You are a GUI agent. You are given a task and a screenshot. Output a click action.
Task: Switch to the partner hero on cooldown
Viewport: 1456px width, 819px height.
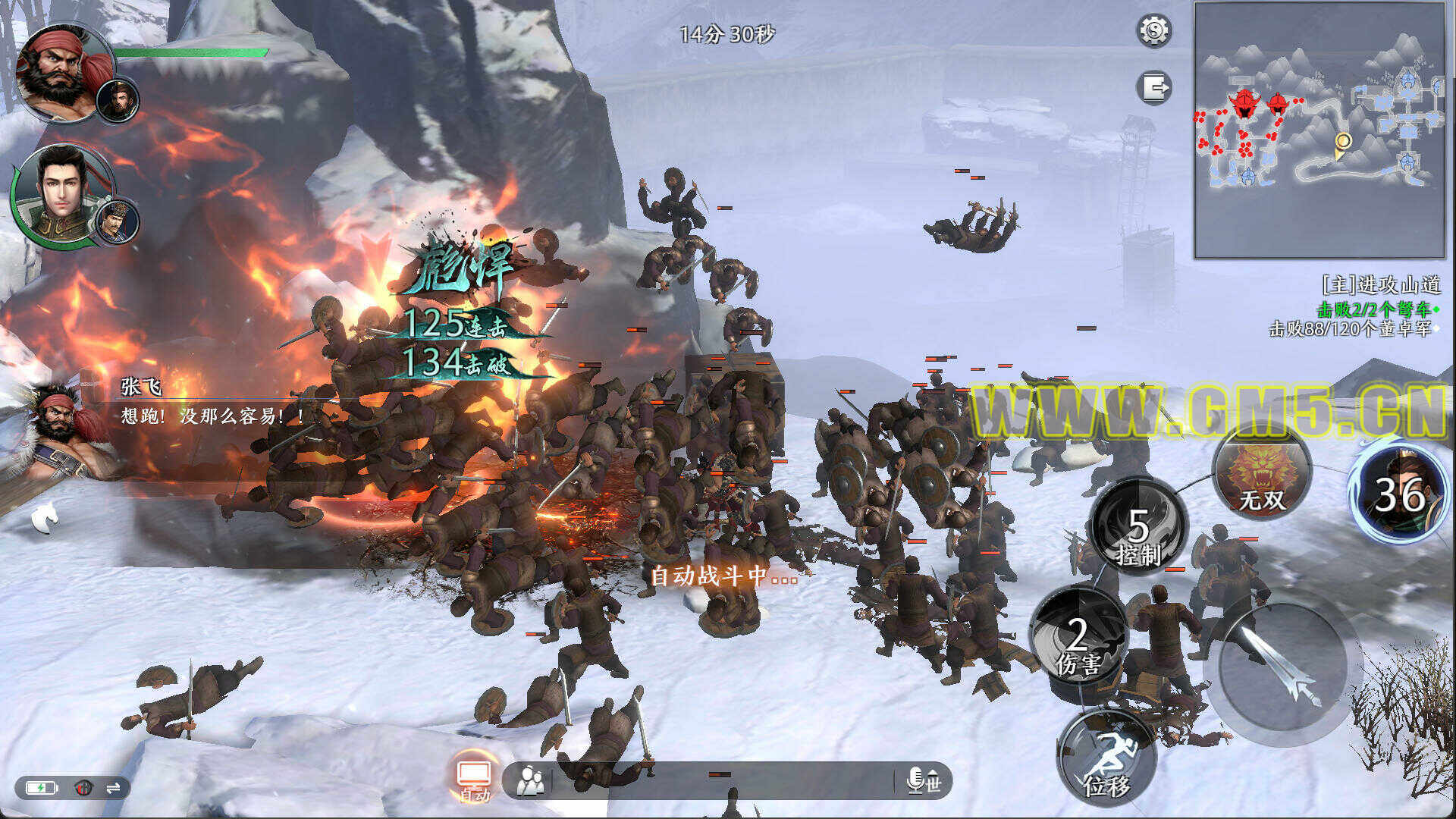click(x=1401, y=494)
